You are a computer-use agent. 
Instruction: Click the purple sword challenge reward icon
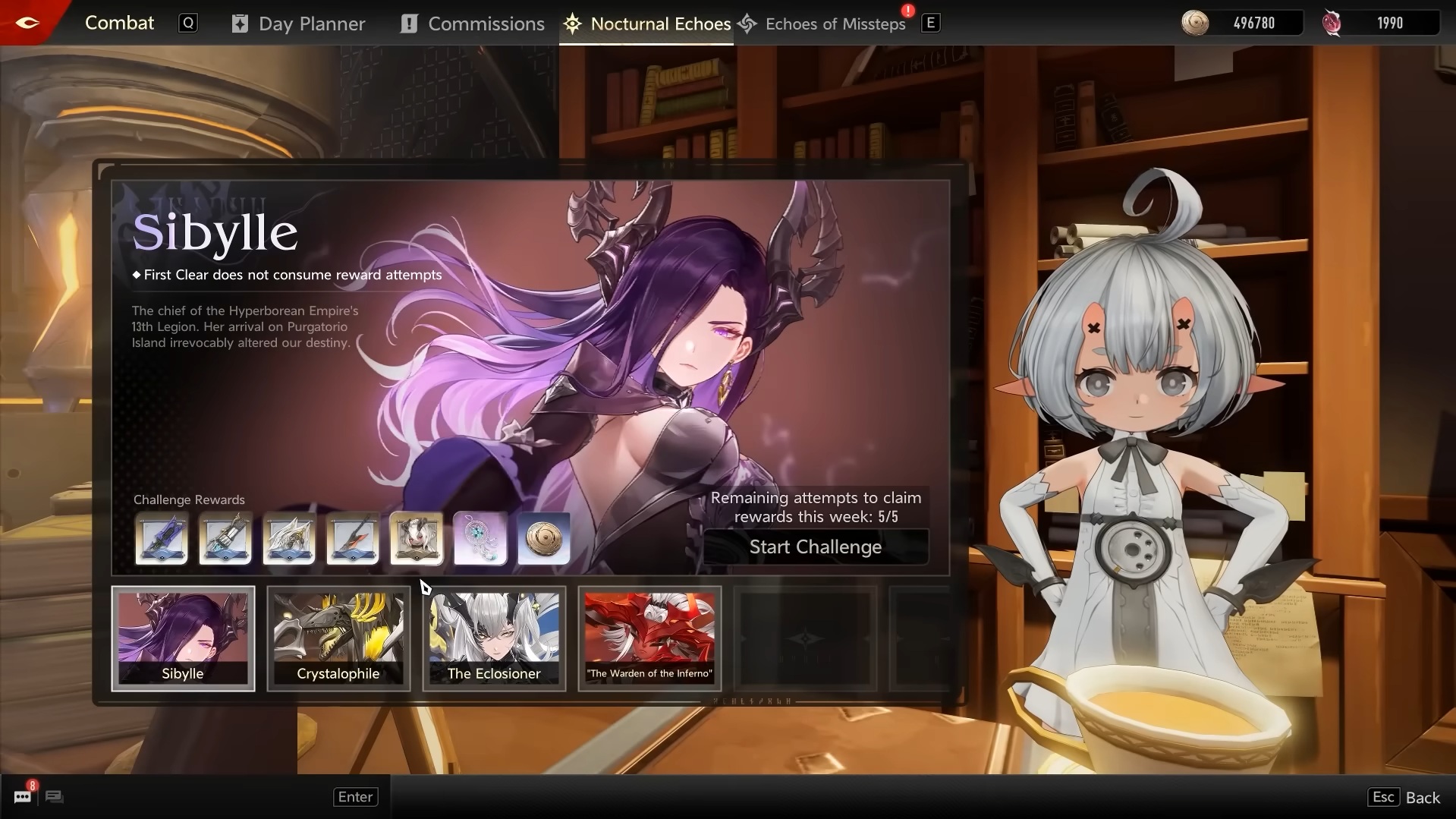coord(161,539)
